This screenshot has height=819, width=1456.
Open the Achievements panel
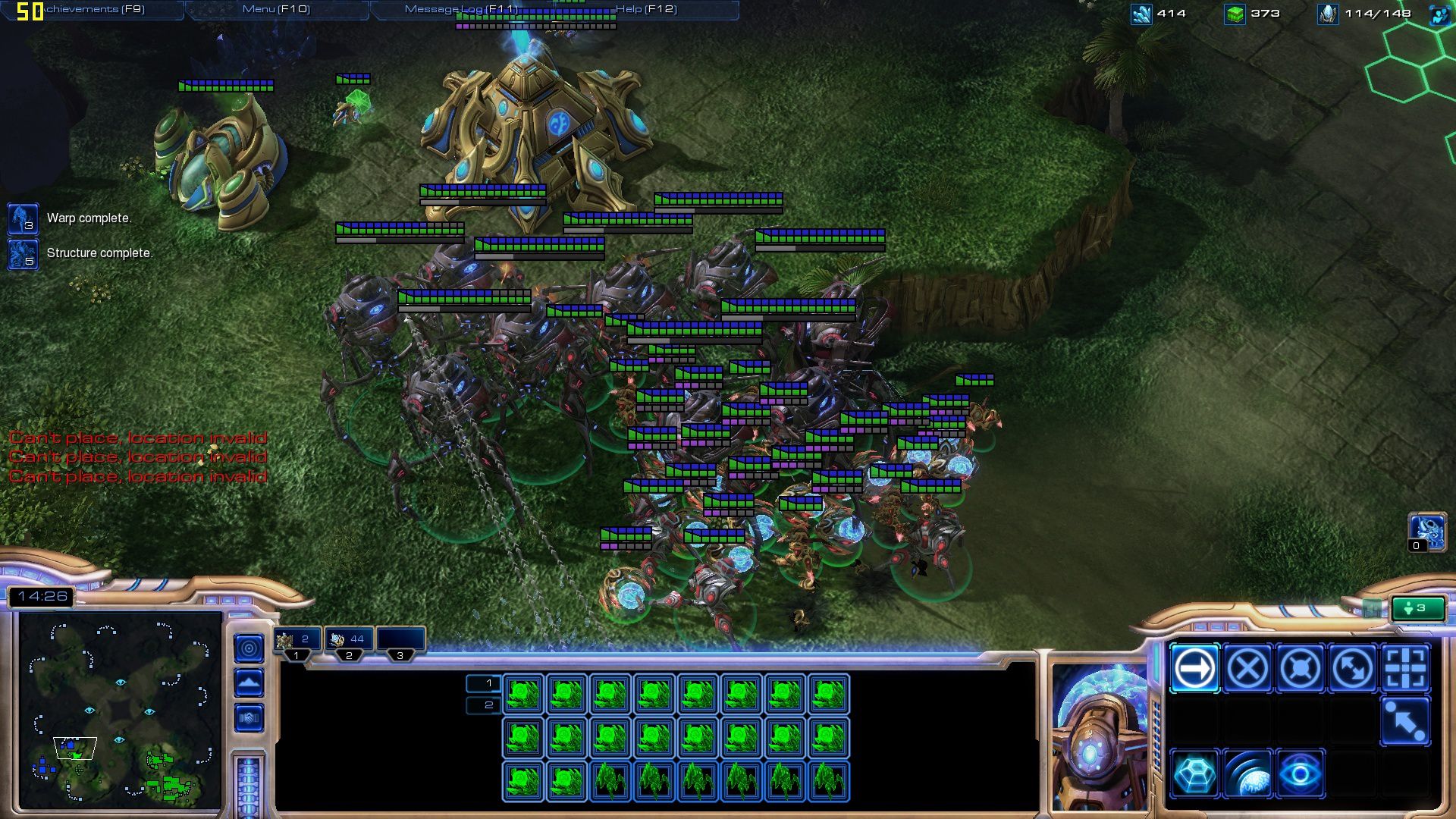click(95, 9)
